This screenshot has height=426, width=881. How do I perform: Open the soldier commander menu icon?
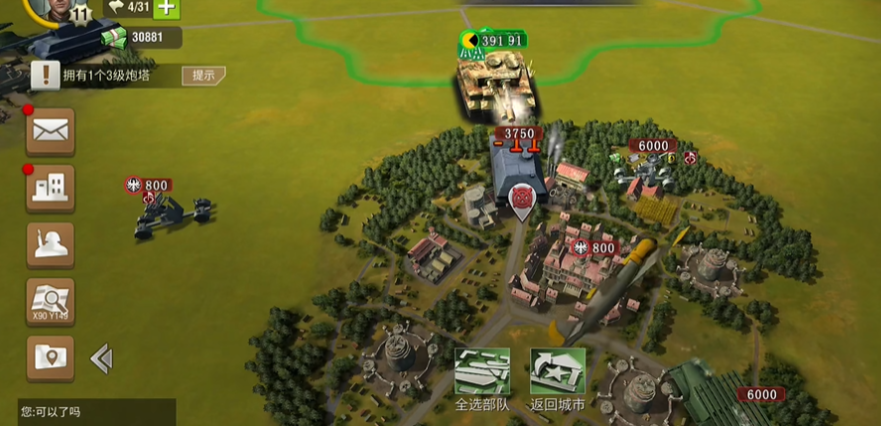tap(50, 245)
